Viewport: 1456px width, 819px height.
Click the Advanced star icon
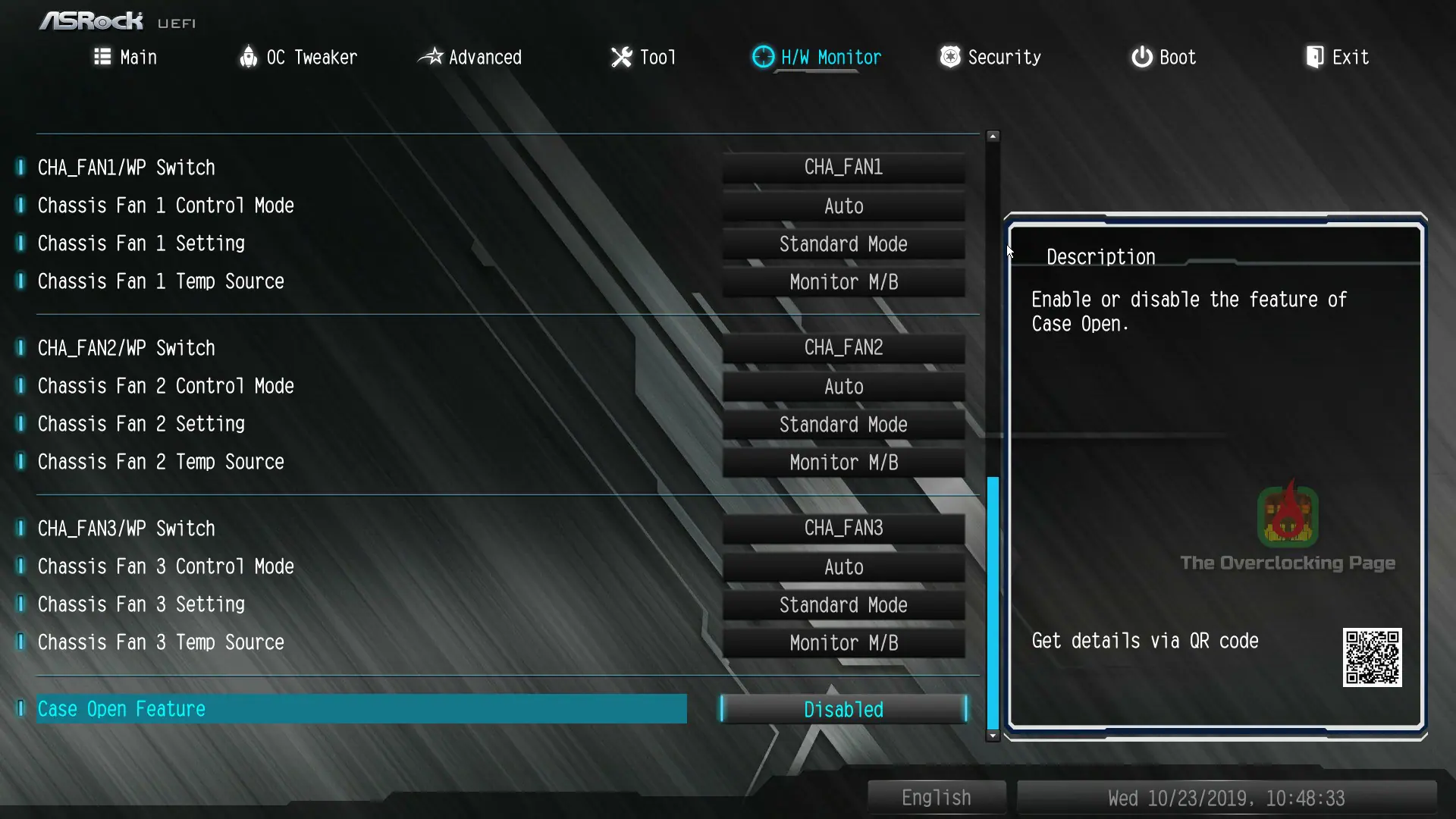click(431, 57)
